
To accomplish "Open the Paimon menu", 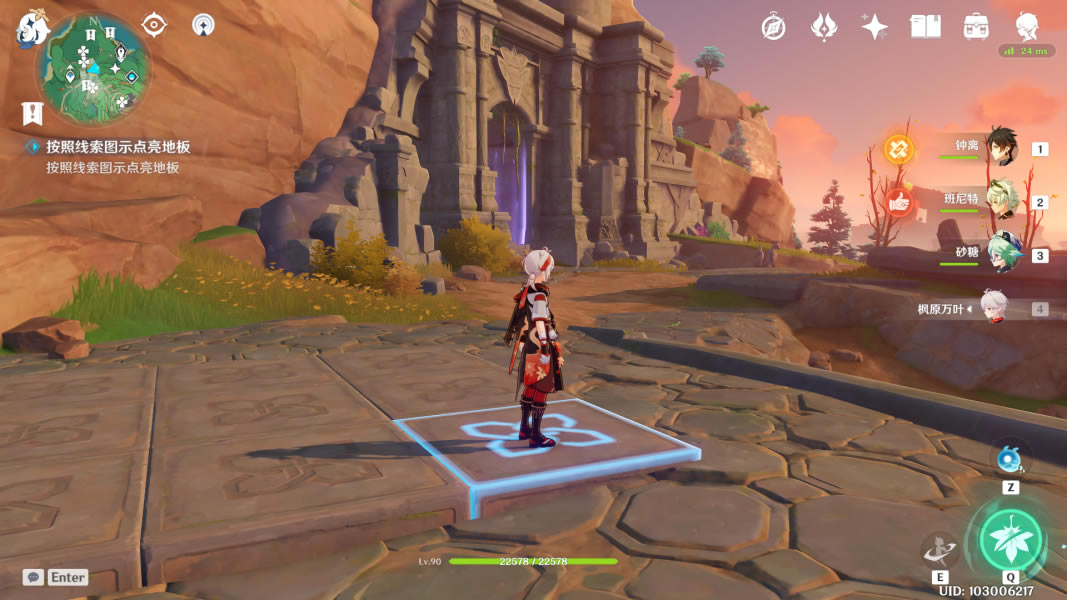I will point(32,27).
